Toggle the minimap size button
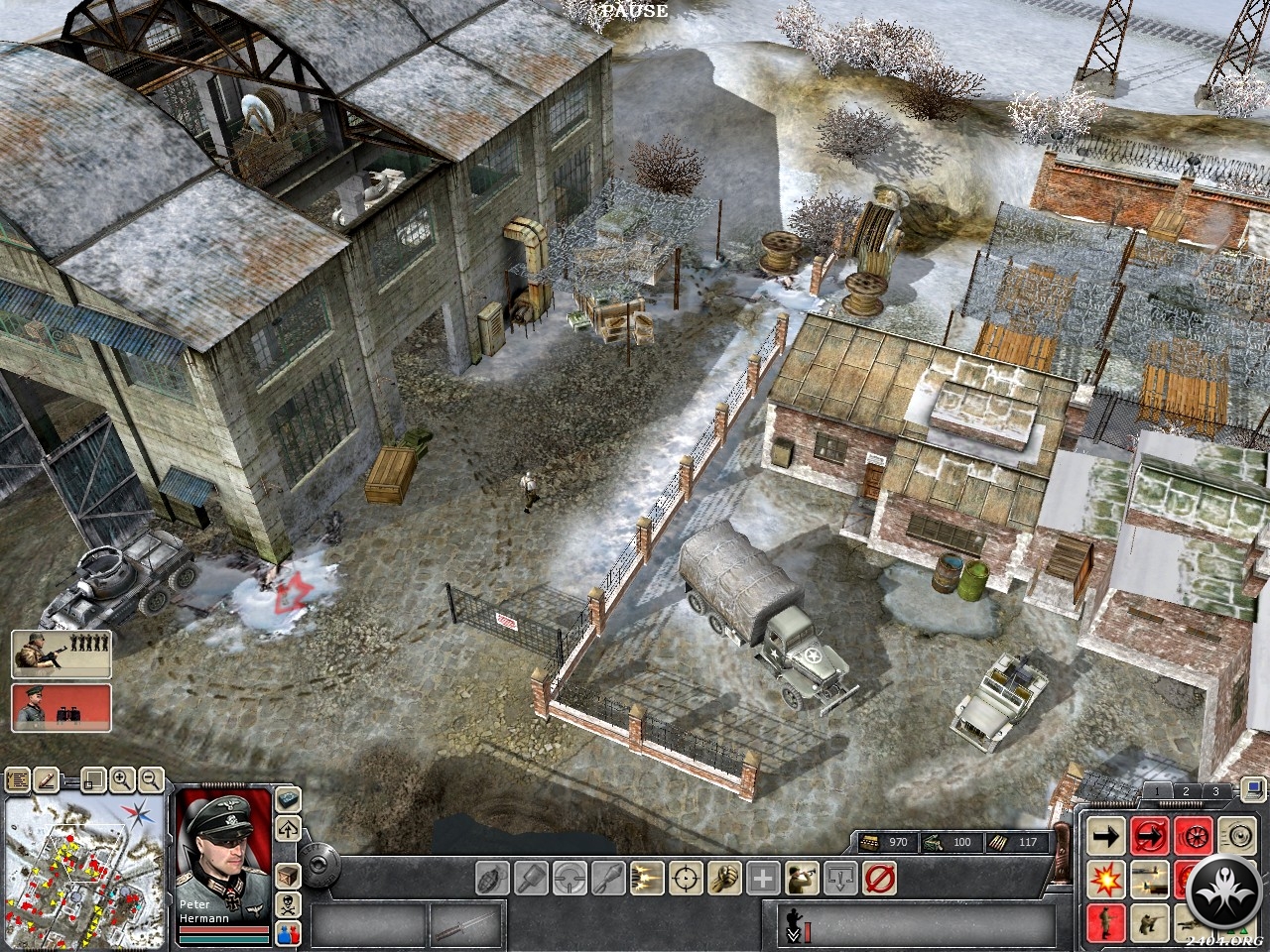The width and height of the screenshot is (1270, 952). point(92,780)
